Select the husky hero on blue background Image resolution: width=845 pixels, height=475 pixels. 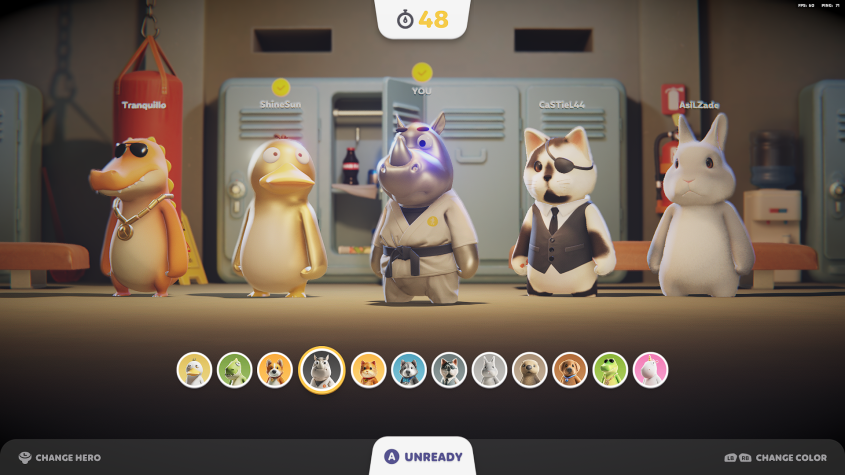[x=409, y=370]
